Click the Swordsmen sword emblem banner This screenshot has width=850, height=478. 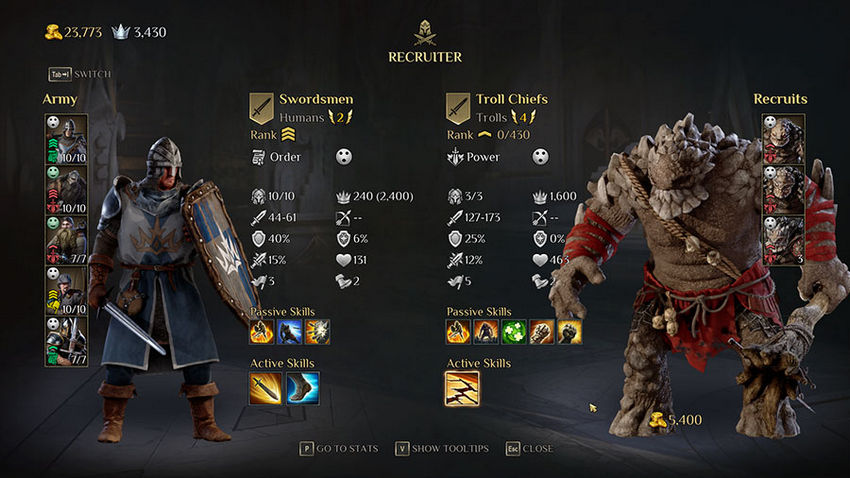tap(261, 107)
